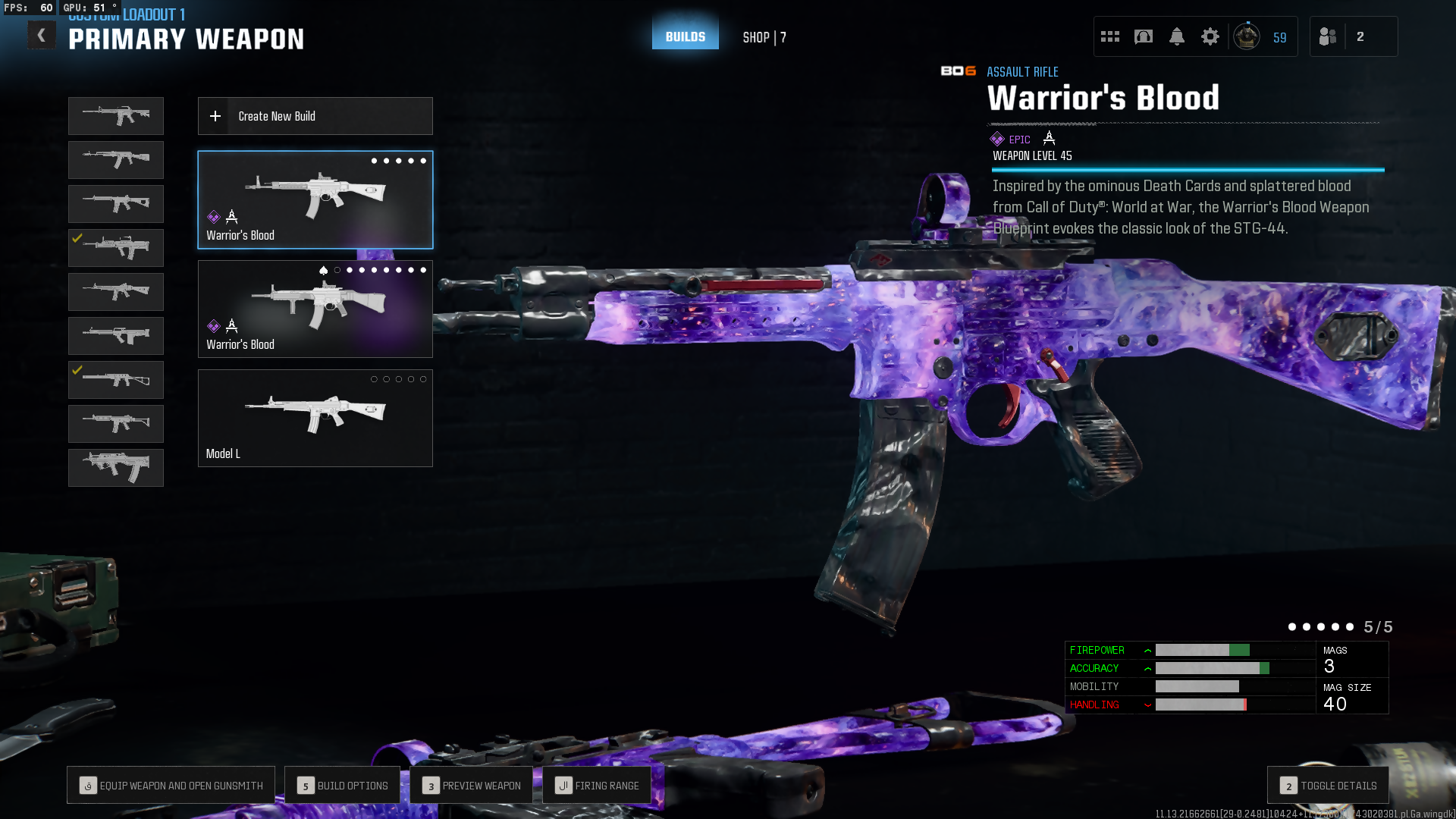
Task: Equip weapon and open Gunsmith
Action: [171, 786]
